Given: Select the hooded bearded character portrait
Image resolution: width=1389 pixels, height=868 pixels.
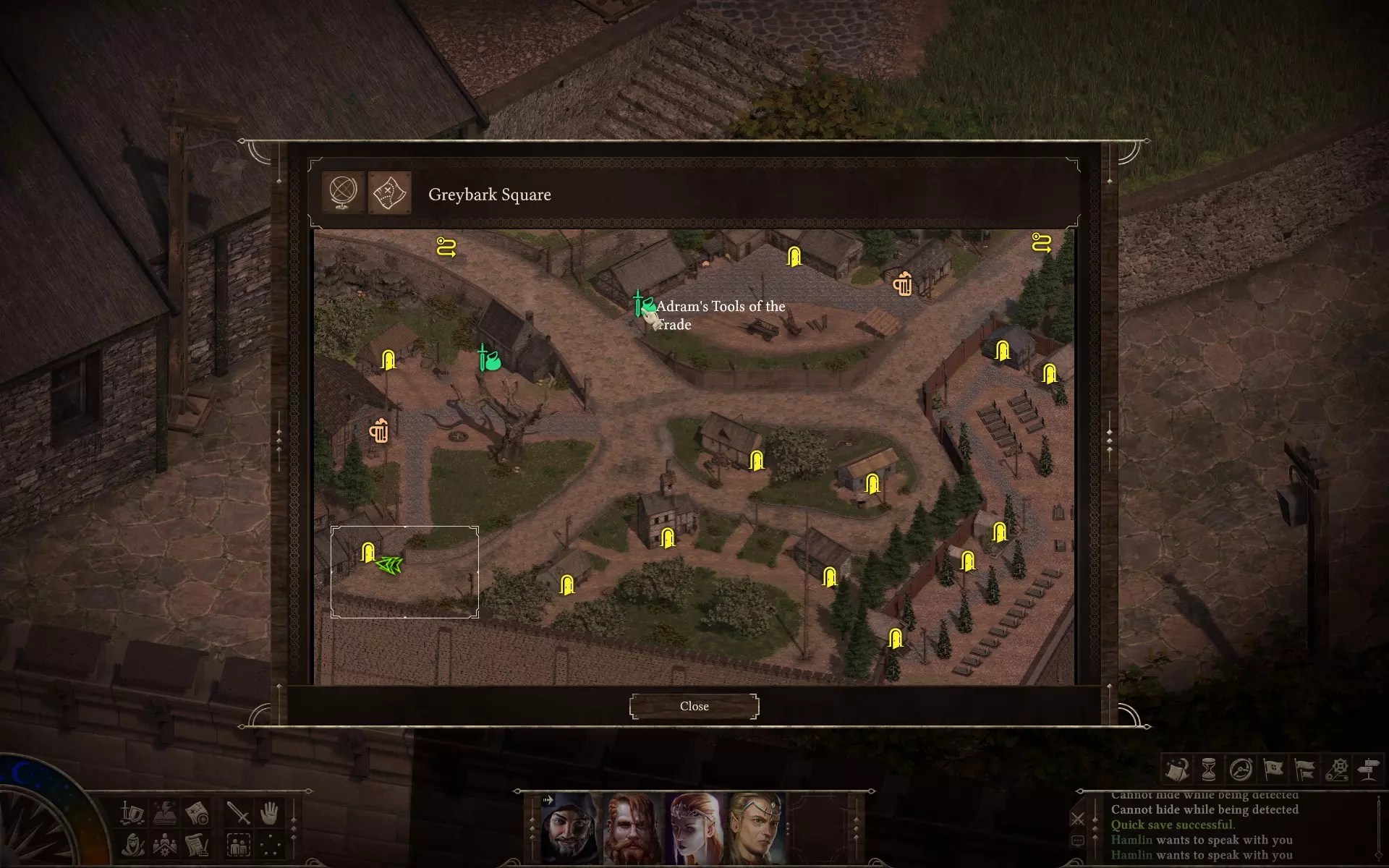Looking at the screenshot, I should click(x=571, y=828).
